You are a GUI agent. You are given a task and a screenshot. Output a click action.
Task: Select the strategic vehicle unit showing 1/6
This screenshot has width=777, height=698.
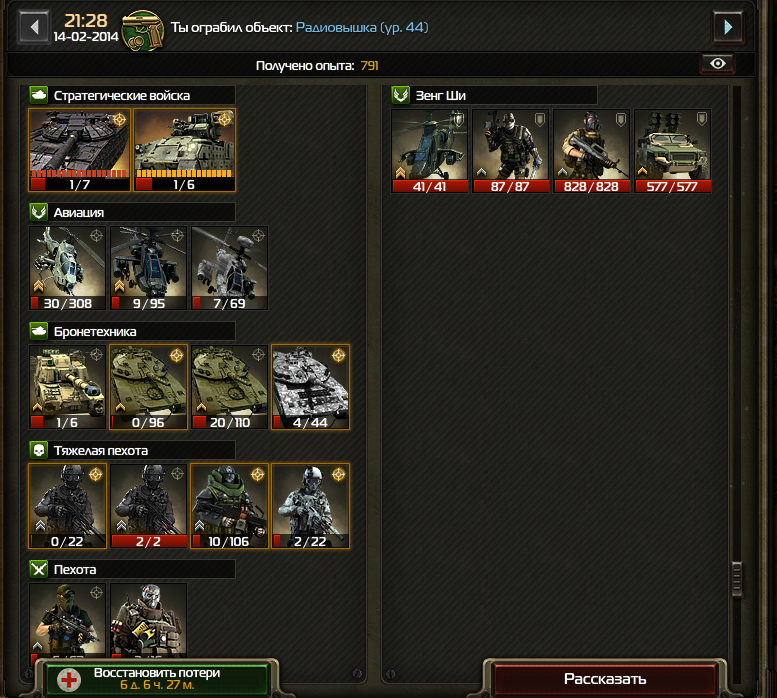(185, 148)
